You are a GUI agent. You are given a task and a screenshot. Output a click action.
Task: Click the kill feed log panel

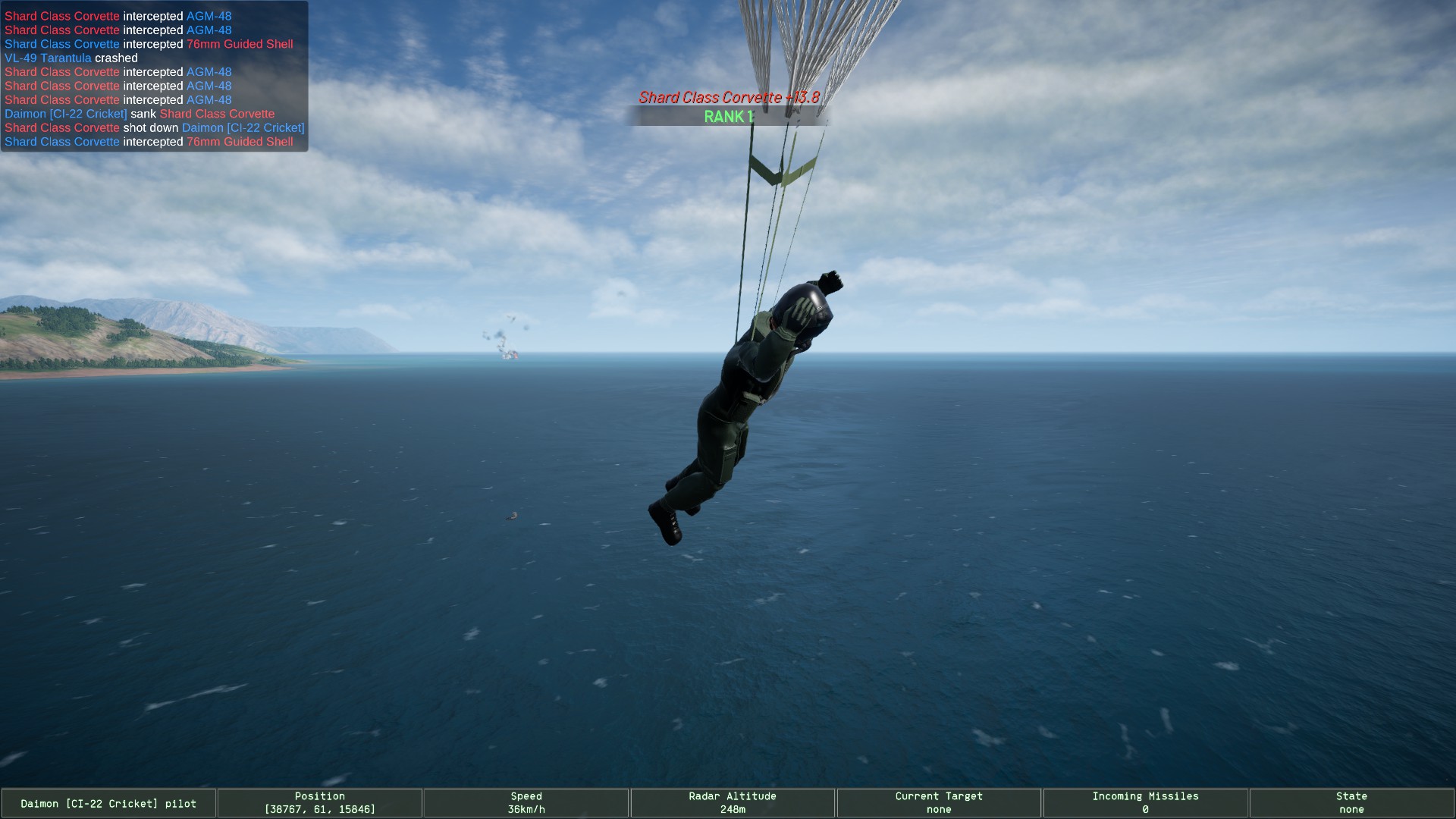click(x=154, y=77)
